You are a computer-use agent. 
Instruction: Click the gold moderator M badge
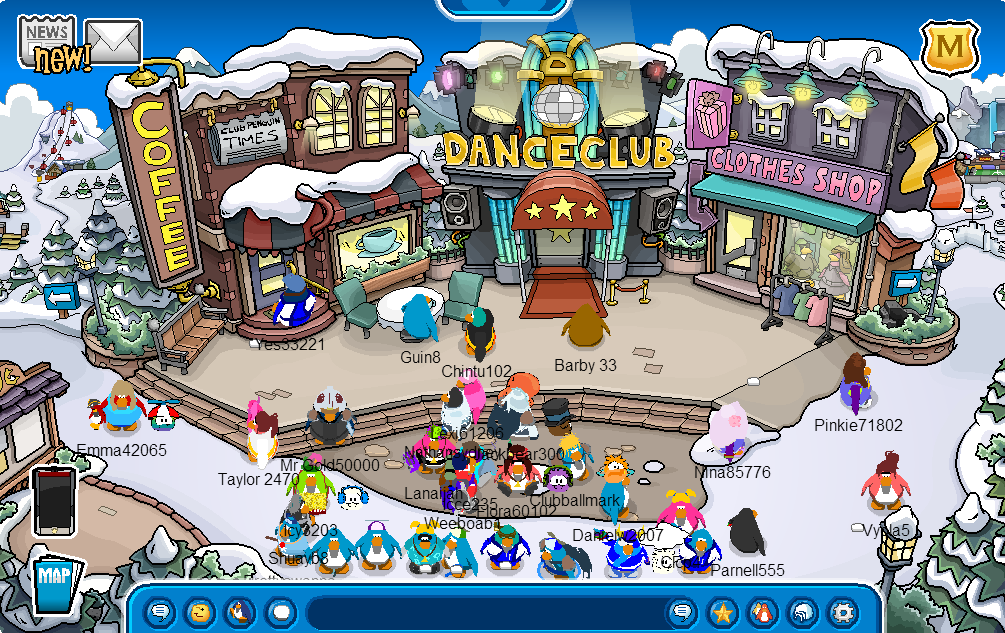[x=946, y=46]
